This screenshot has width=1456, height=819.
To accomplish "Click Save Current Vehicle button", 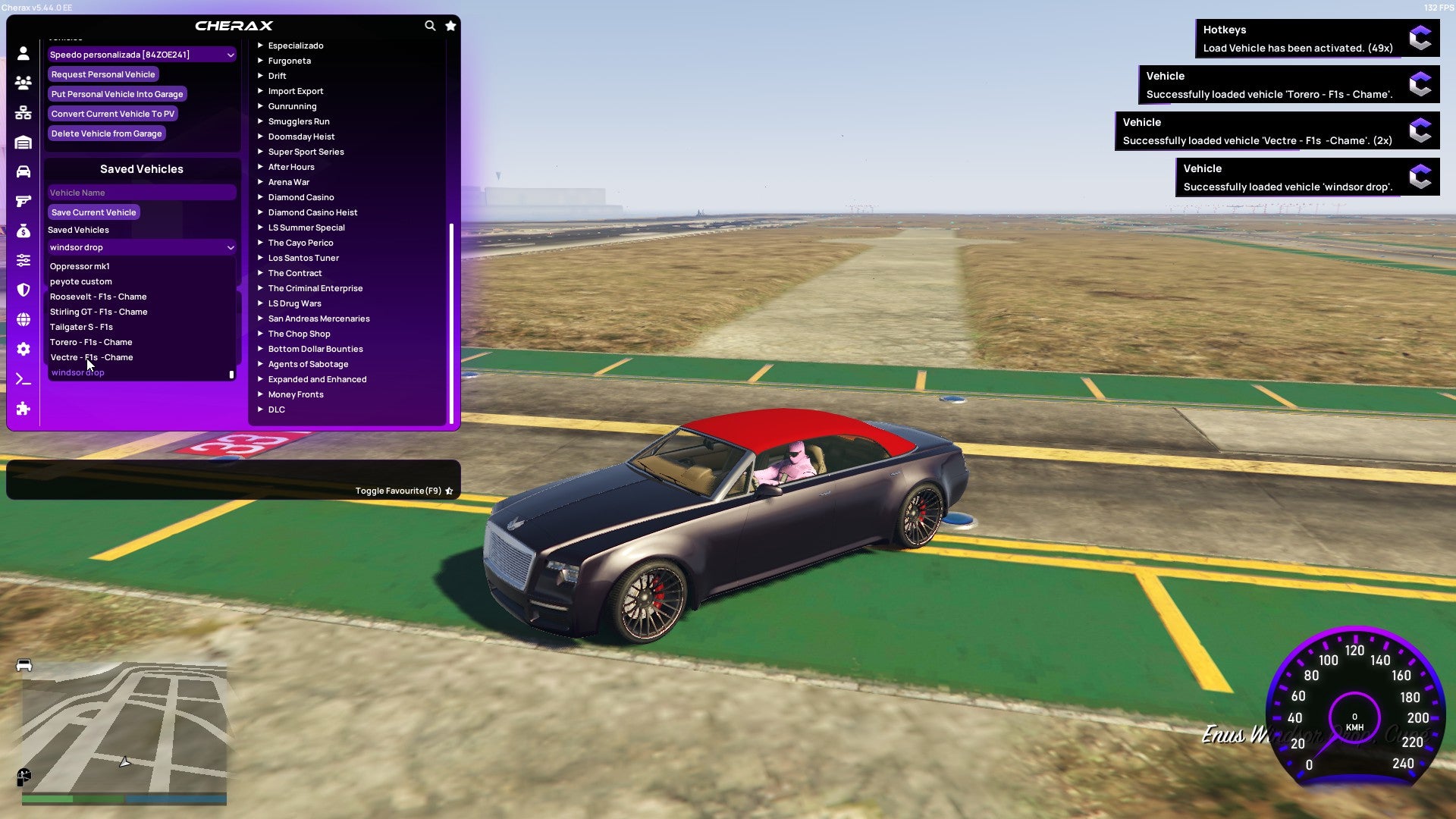I will [93, 212].
